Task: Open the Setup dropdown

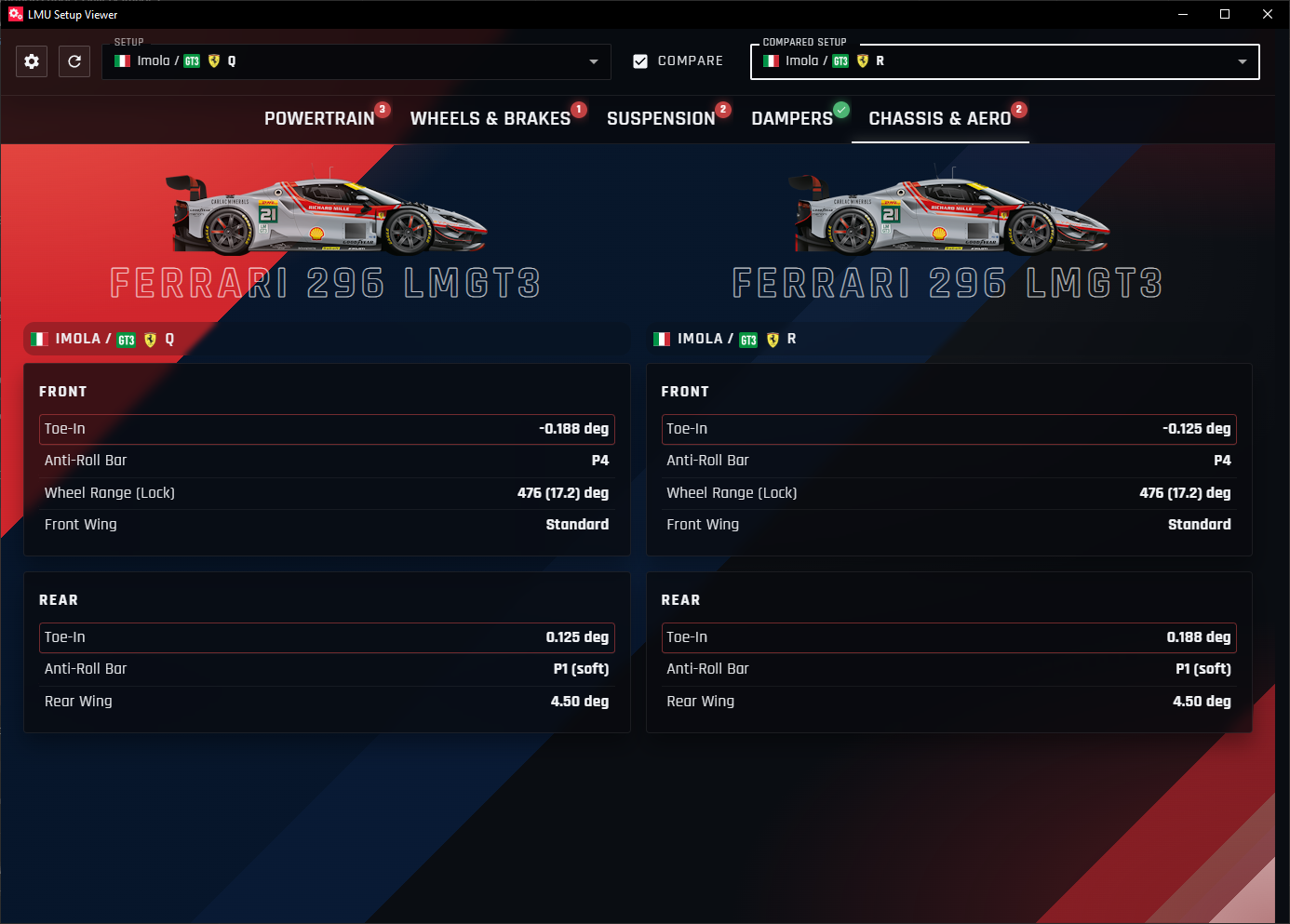Action: 594,61
